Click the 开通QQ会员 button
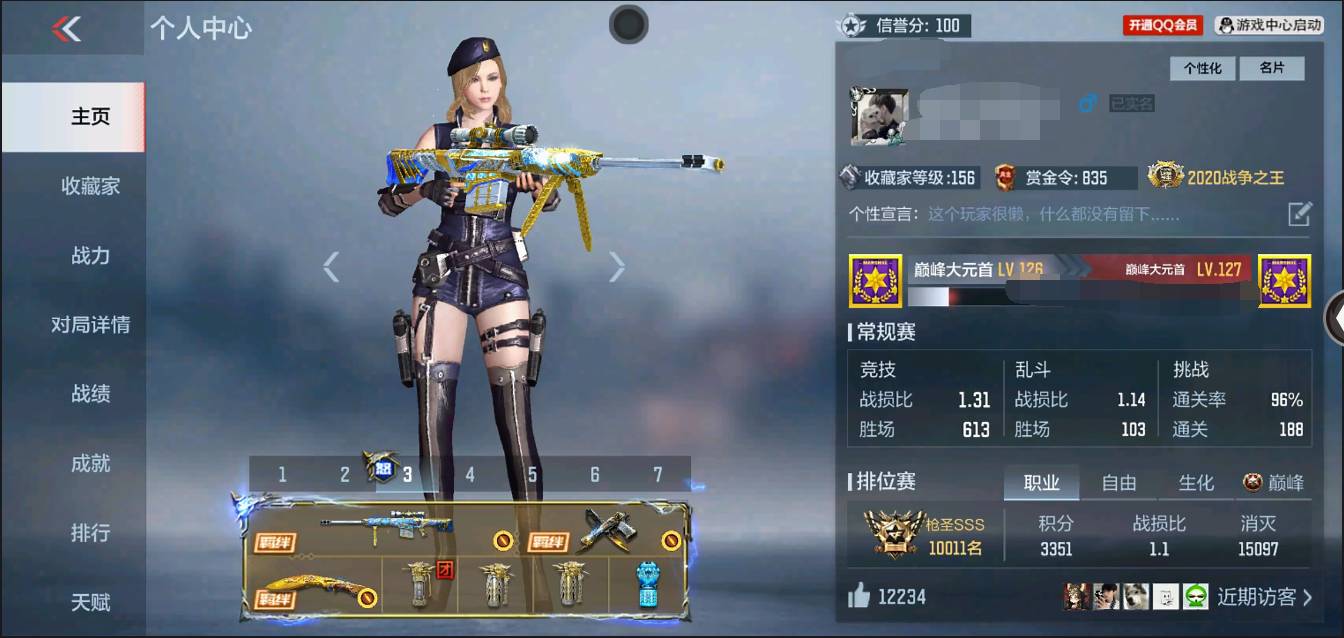 [1163, 25]
